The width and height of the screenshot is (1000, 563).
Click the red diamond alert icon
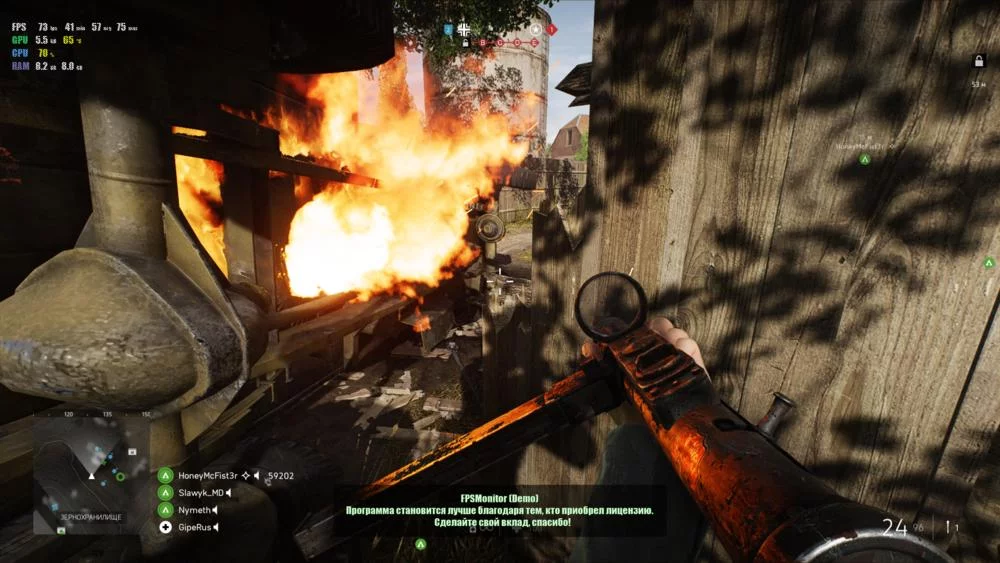(551, 30)
